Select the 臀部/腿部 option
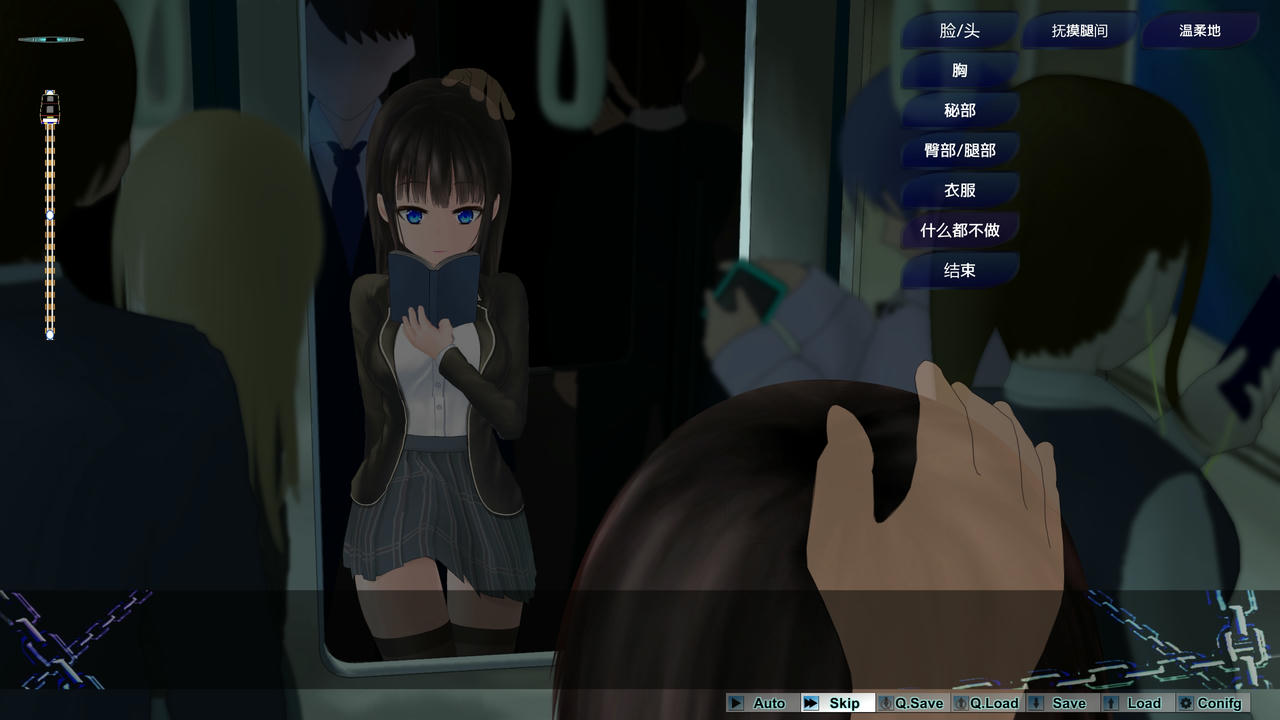The width and height of the screenshot is (1280, 720). tap(958, 150)
